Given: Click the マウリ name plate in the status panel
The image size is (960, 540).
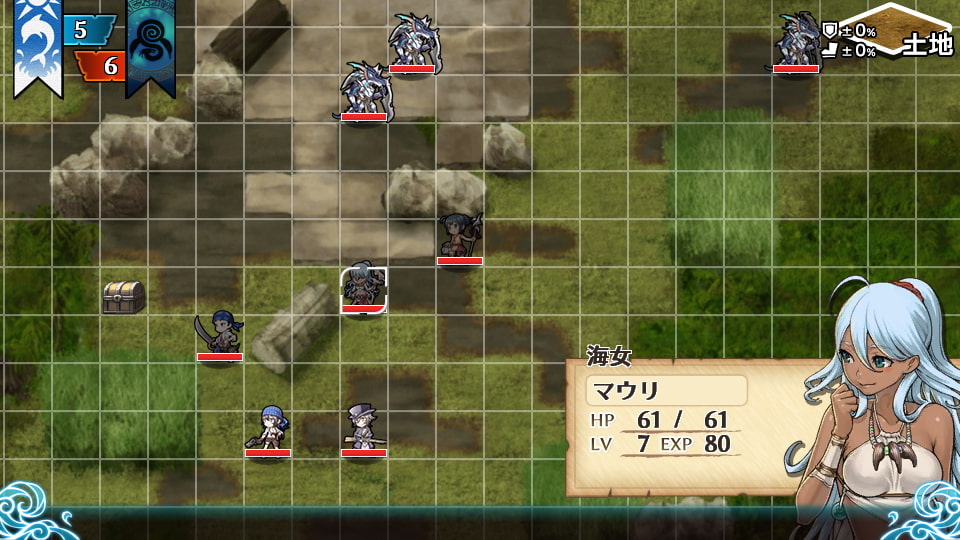Looking at the screenshot, I should [666, 390].
